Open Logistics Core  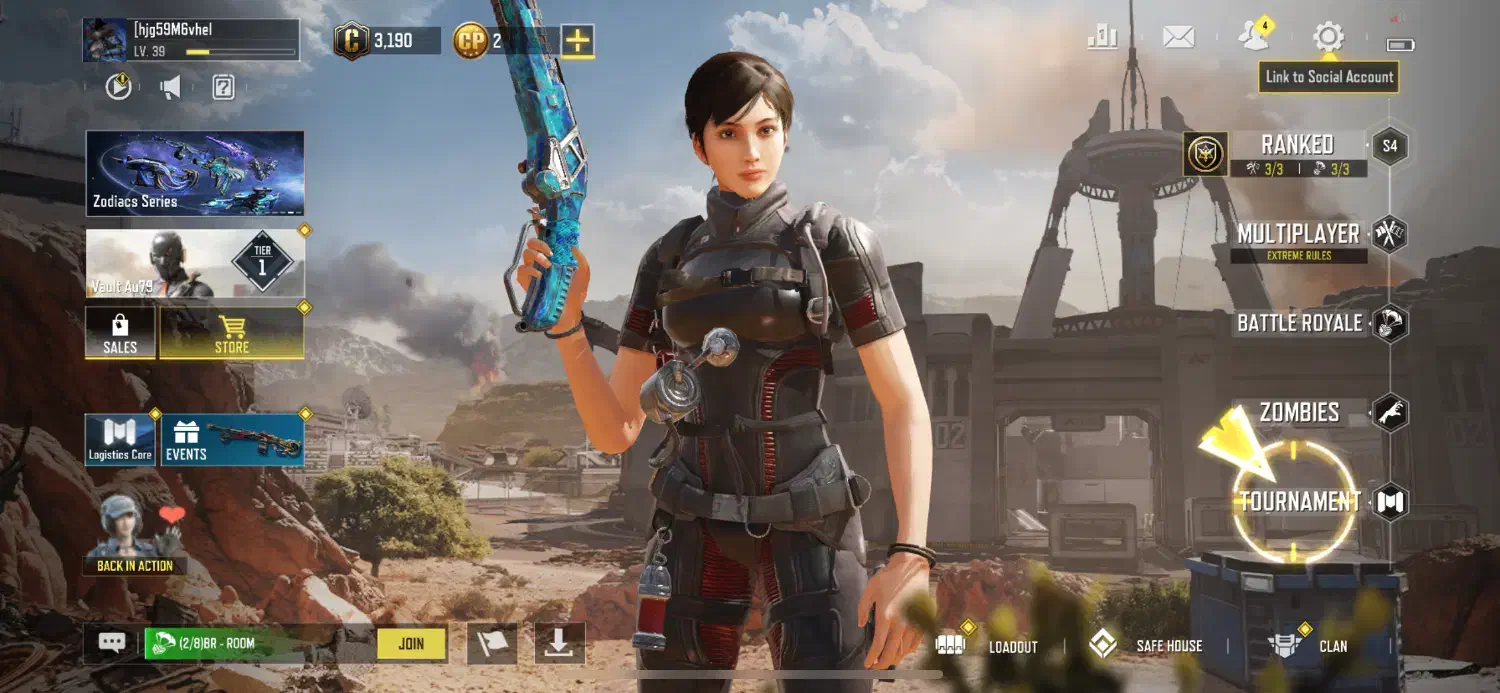pyautogui.click(x=120, y=440)
